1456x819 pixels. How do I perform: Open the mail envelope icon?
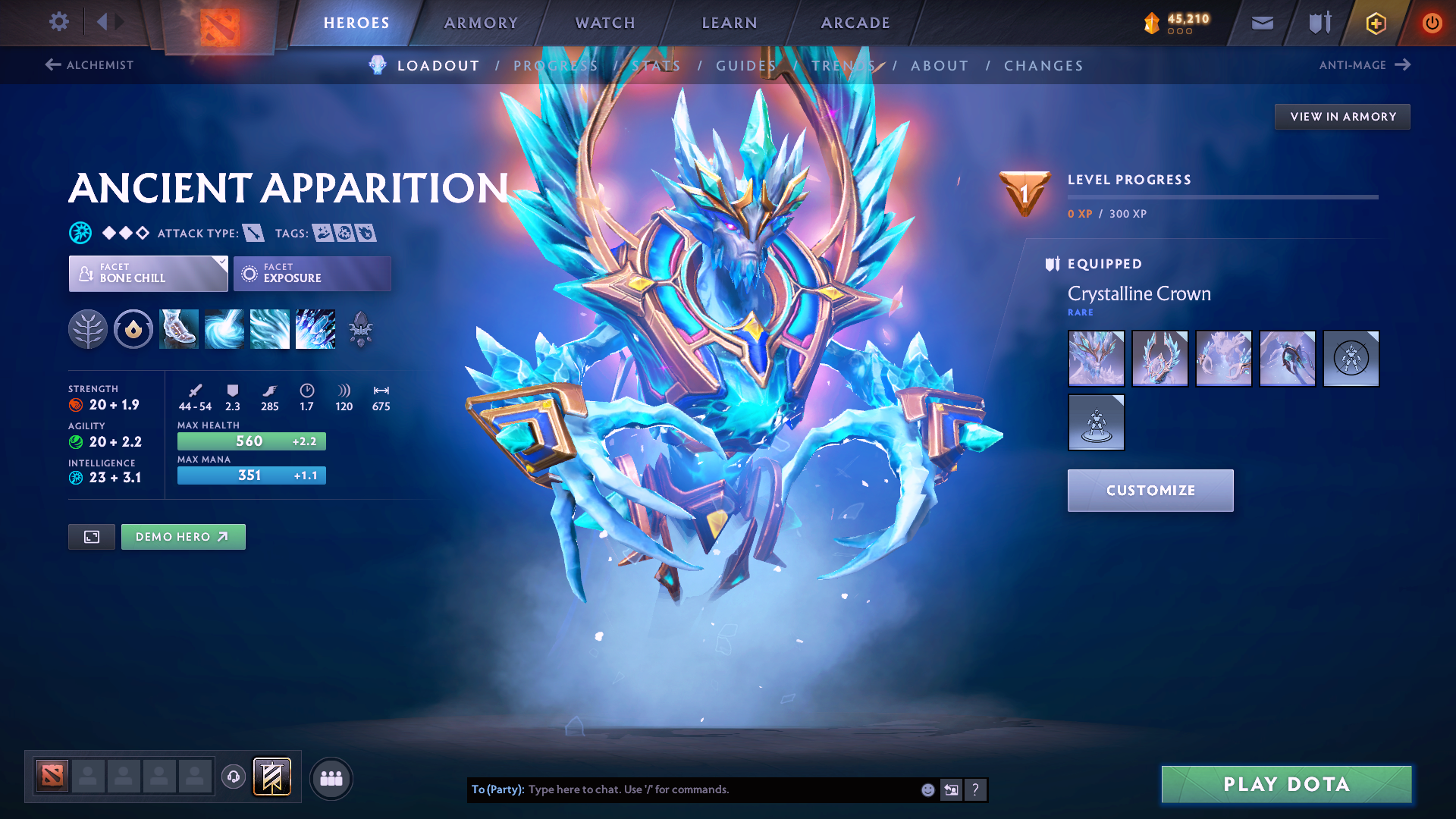click(x=1261, y=23)
